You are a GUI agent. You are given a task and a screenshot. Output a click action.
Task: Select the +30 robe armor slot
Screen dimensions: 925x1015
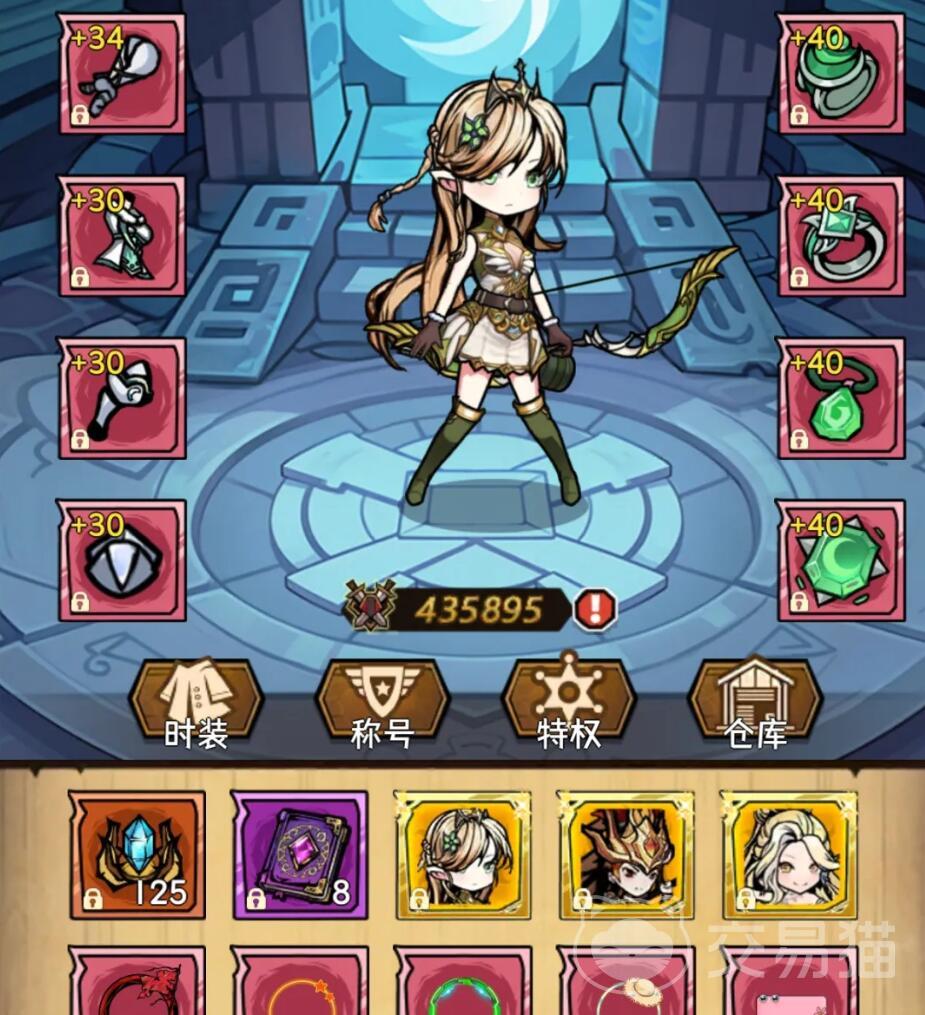pyautogui.click(x=122, y=236)
